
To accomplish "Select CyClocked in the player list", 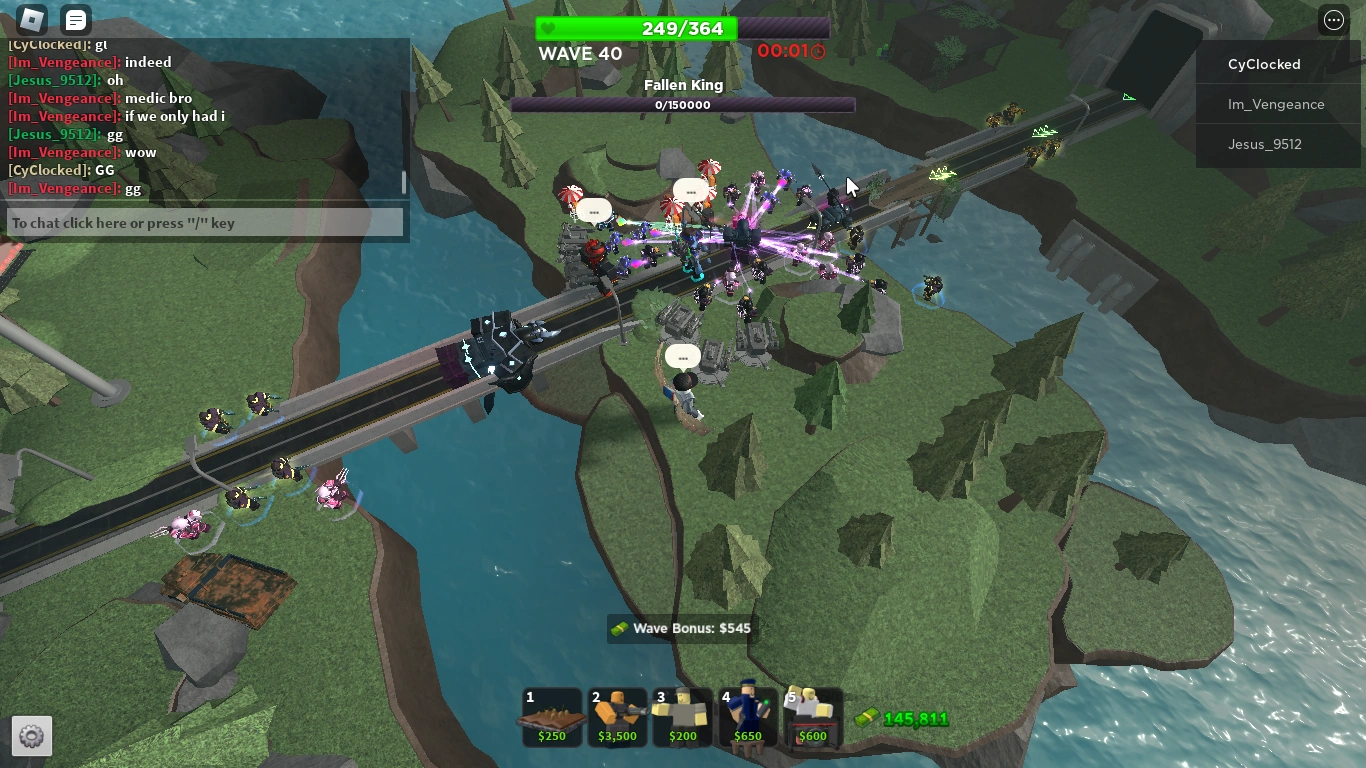I will [x=1264, y=63].
